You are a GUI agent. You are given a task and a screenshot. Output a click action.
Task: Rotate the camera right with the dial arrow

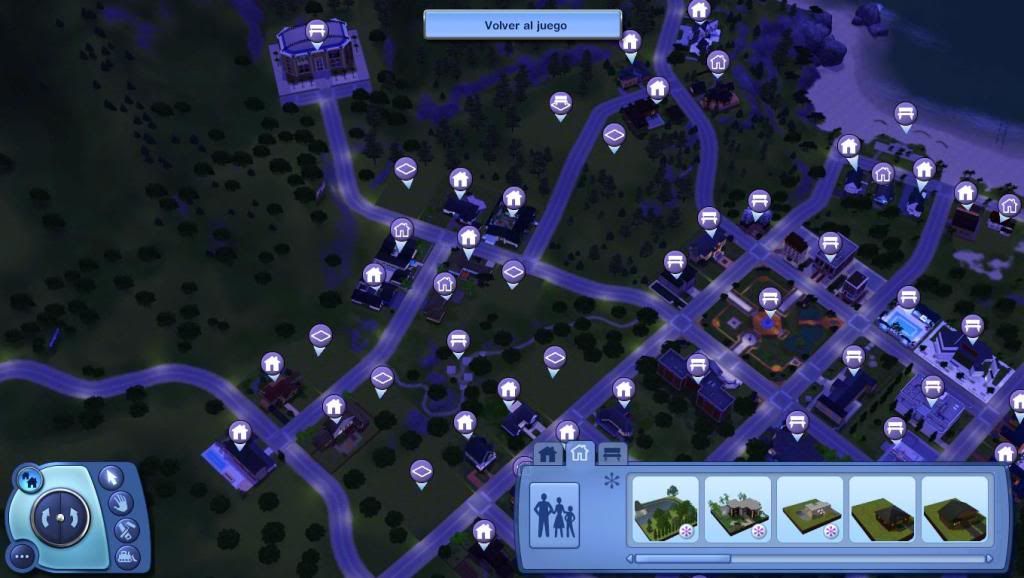[x=74, y=517]
